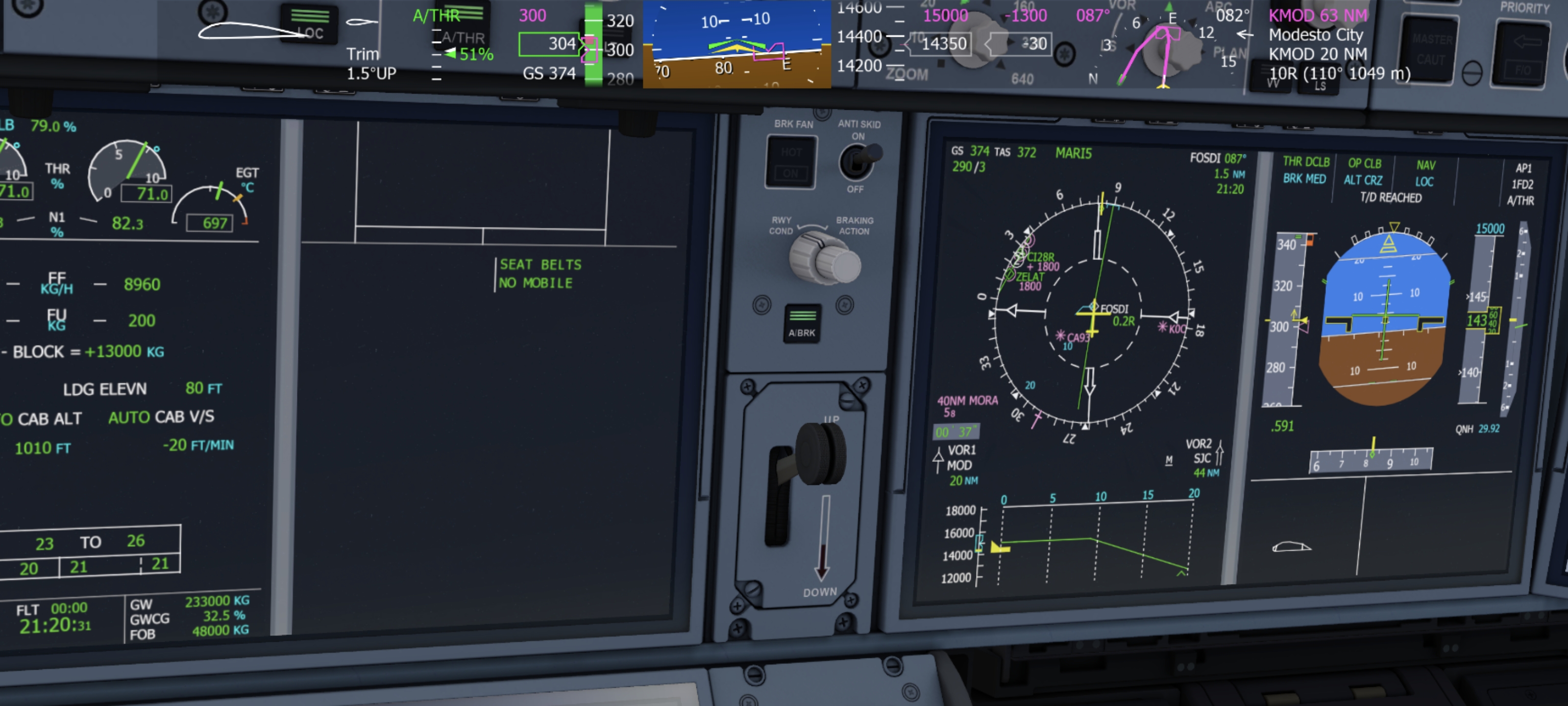Screen dimensions: 1568x706
Task: Select the overlay attitude indicator
Action: 736,44
